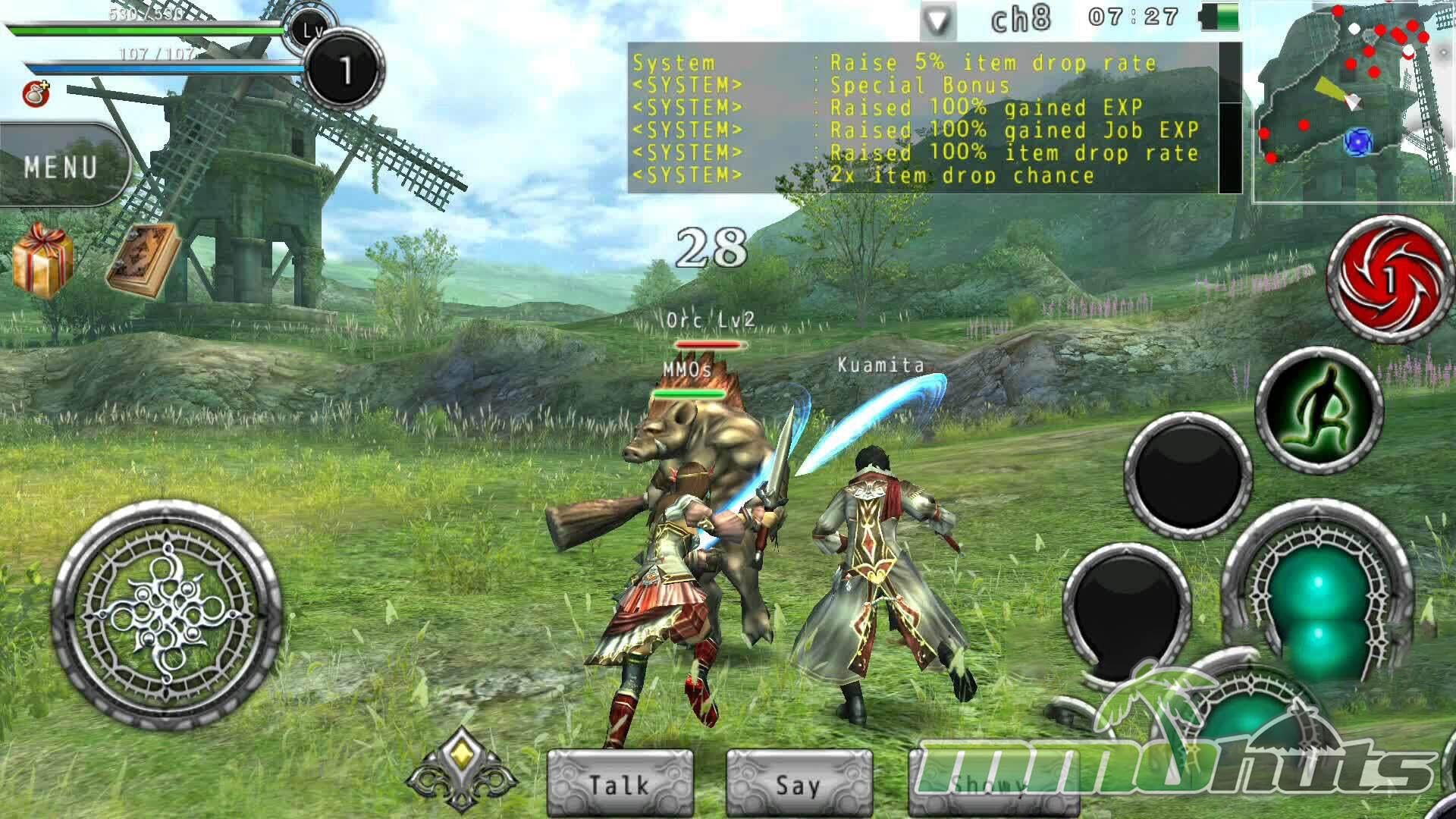Image resolution: width=1456 pixels, height=819 pixels.
Task: Tap the Say chat button
Action: (799, 783)
